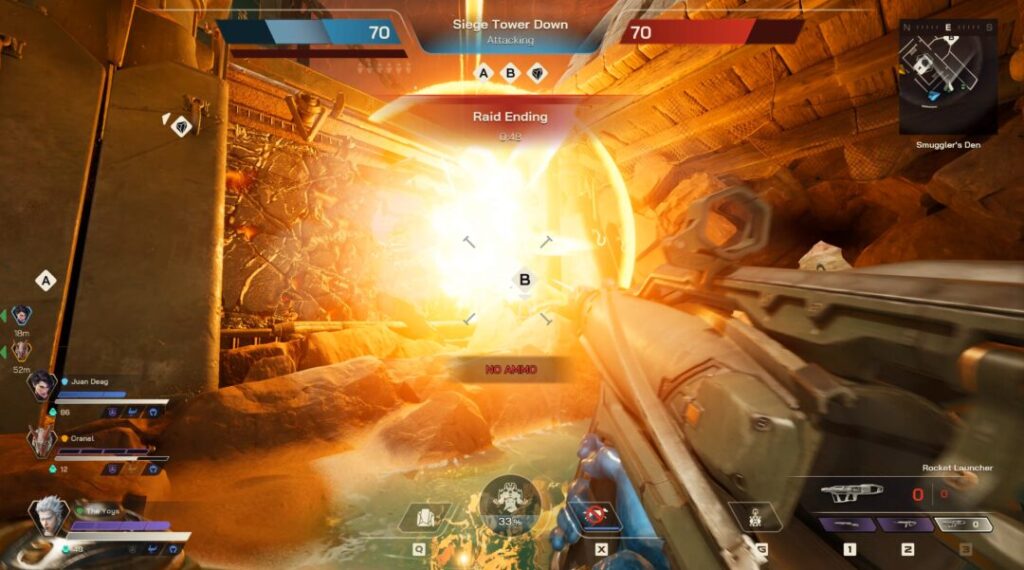Select the X ability with red crossed icon

pyautogui.click(x=600, y=517)
